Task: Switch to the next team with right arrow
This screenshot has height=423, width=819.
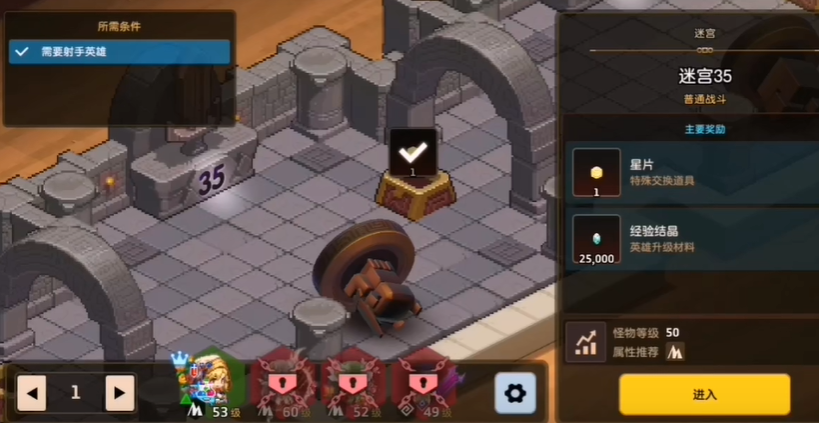Action: [x=120, y=393]
